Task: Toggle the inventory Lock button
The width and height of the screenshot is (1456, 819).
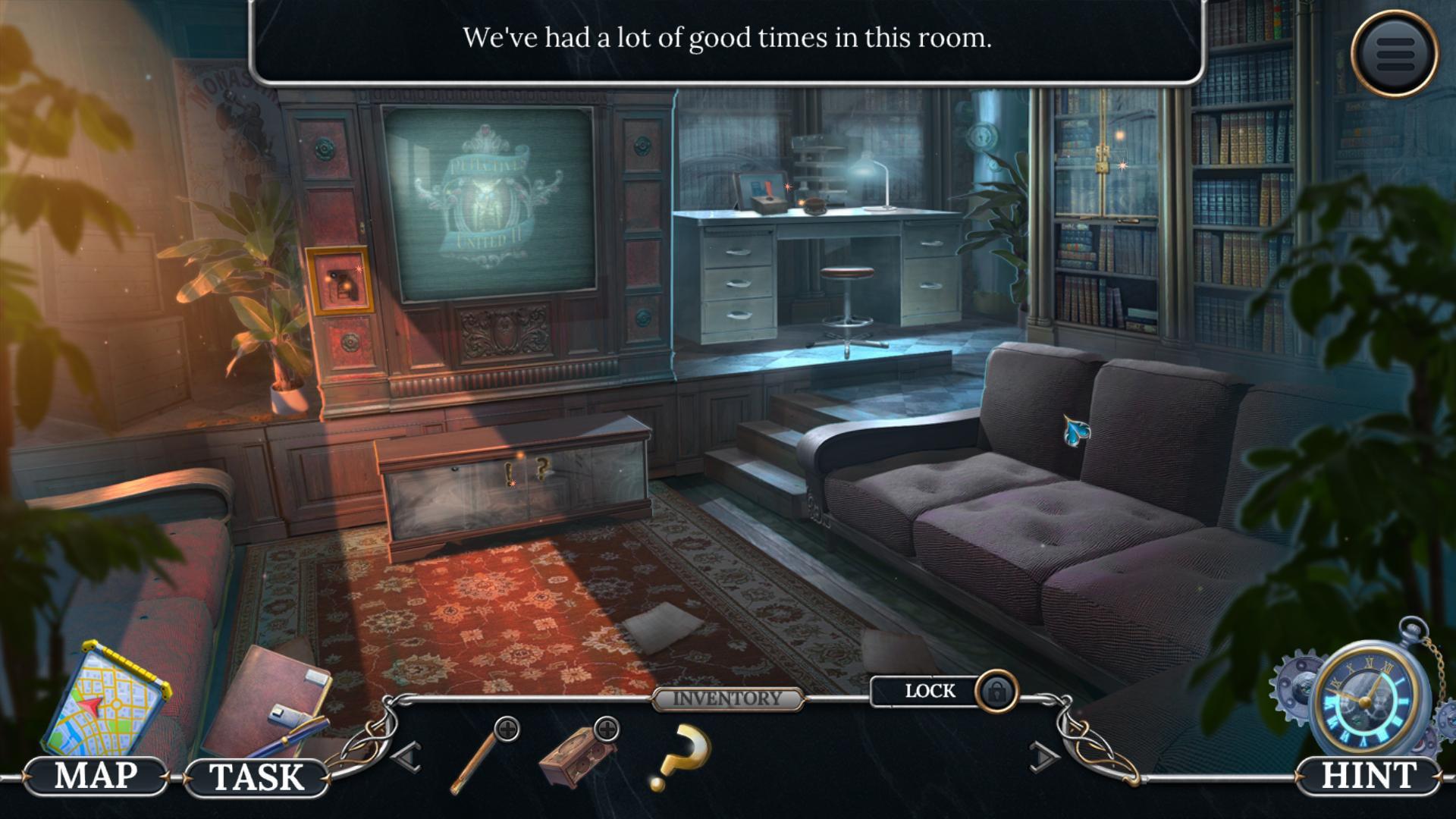Action: (x=944, y=691)
